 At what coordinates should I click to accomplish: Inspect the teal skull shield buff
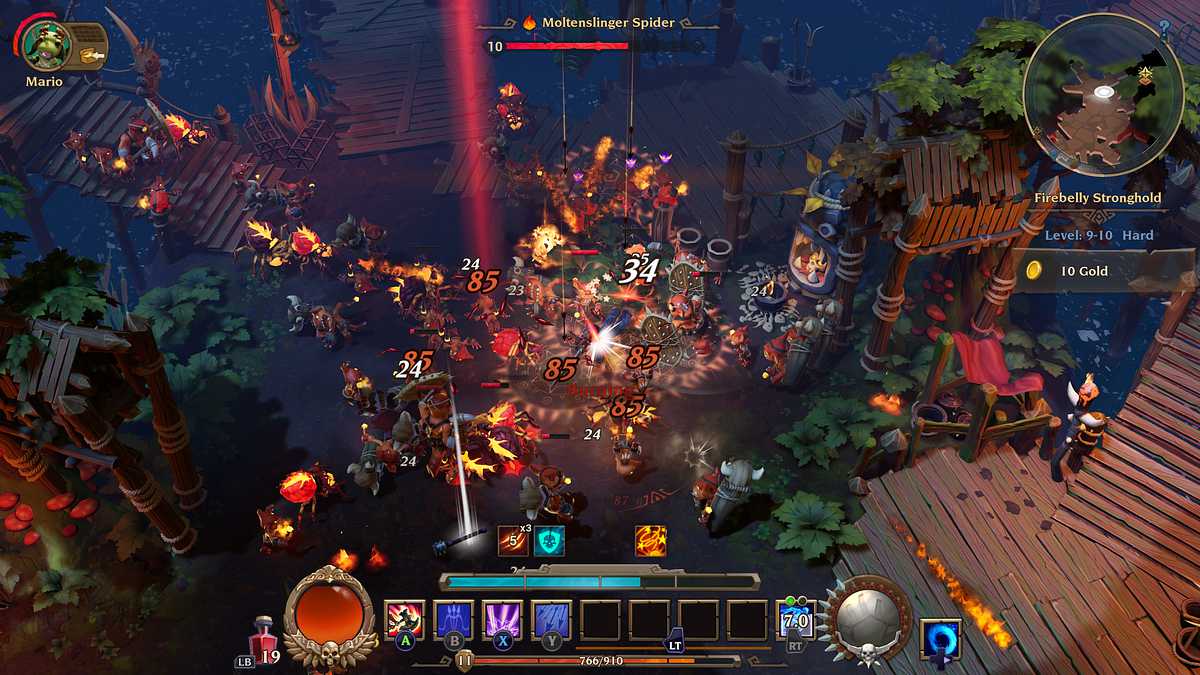(x=549, y=541)
